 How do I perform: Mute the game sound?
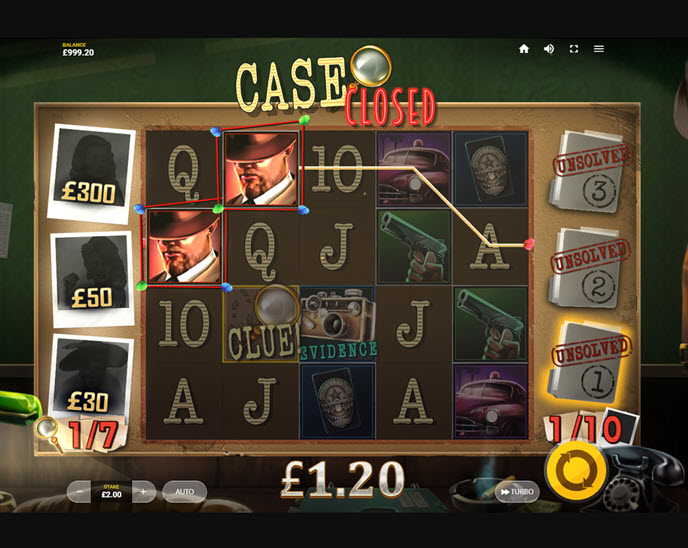point(549,49)
